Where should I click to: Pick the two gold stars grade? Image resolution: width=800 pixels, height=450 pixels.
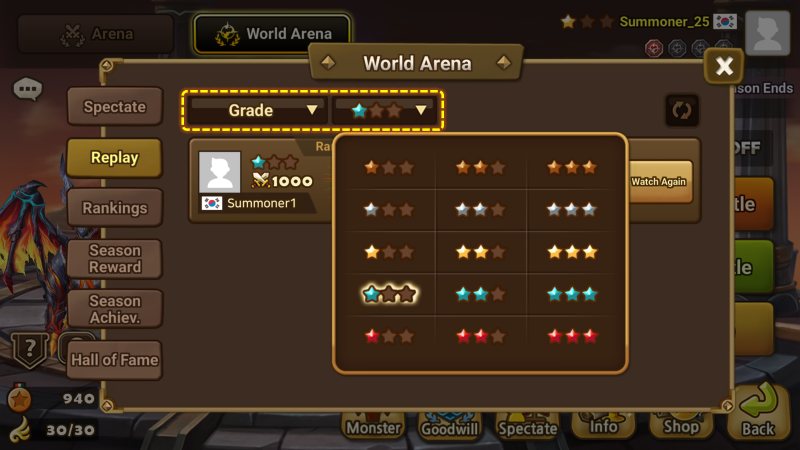click(480, 252)
